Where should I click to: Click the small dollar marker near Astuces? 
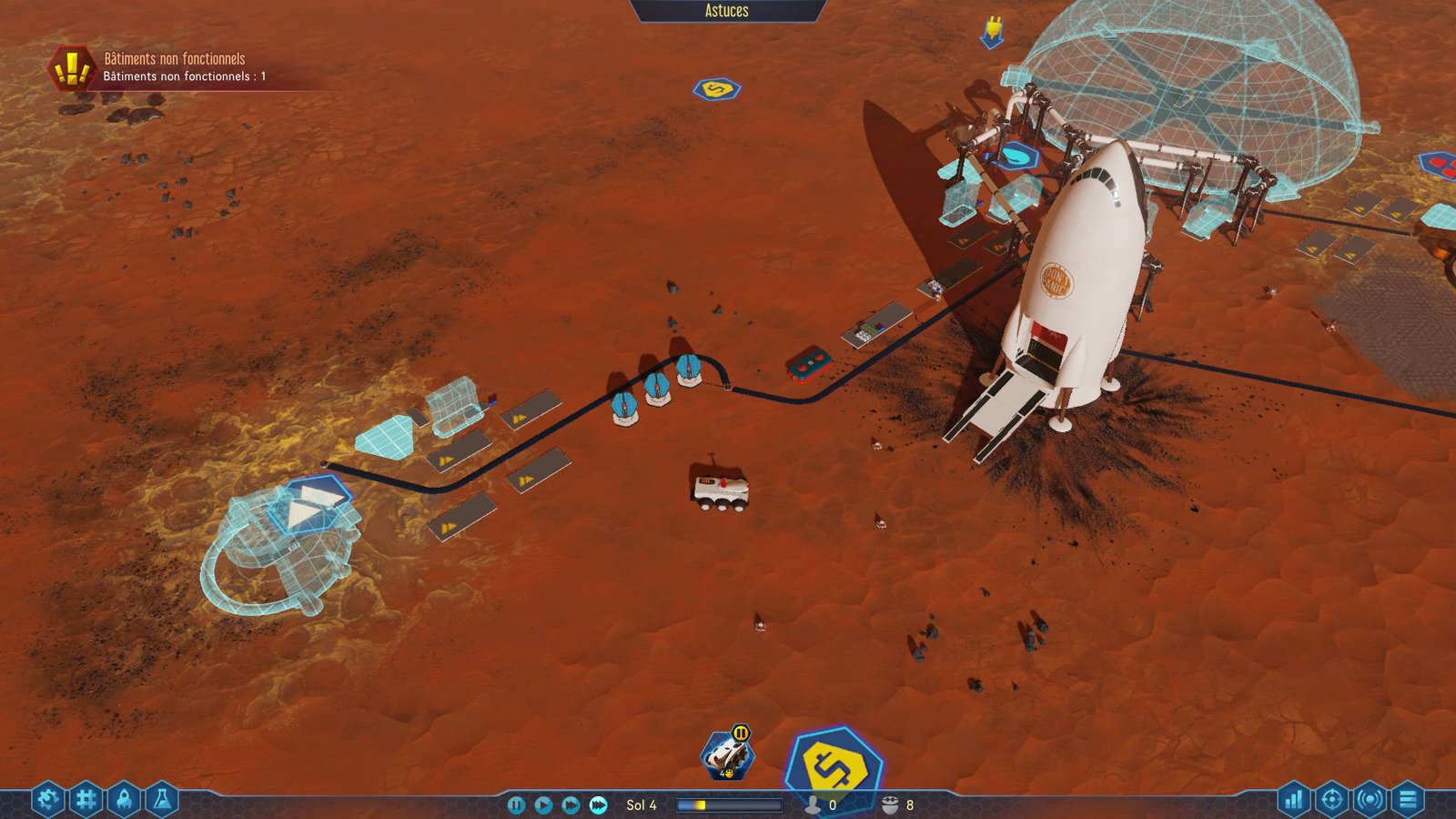pyautogui.click(x=717, y=89)
